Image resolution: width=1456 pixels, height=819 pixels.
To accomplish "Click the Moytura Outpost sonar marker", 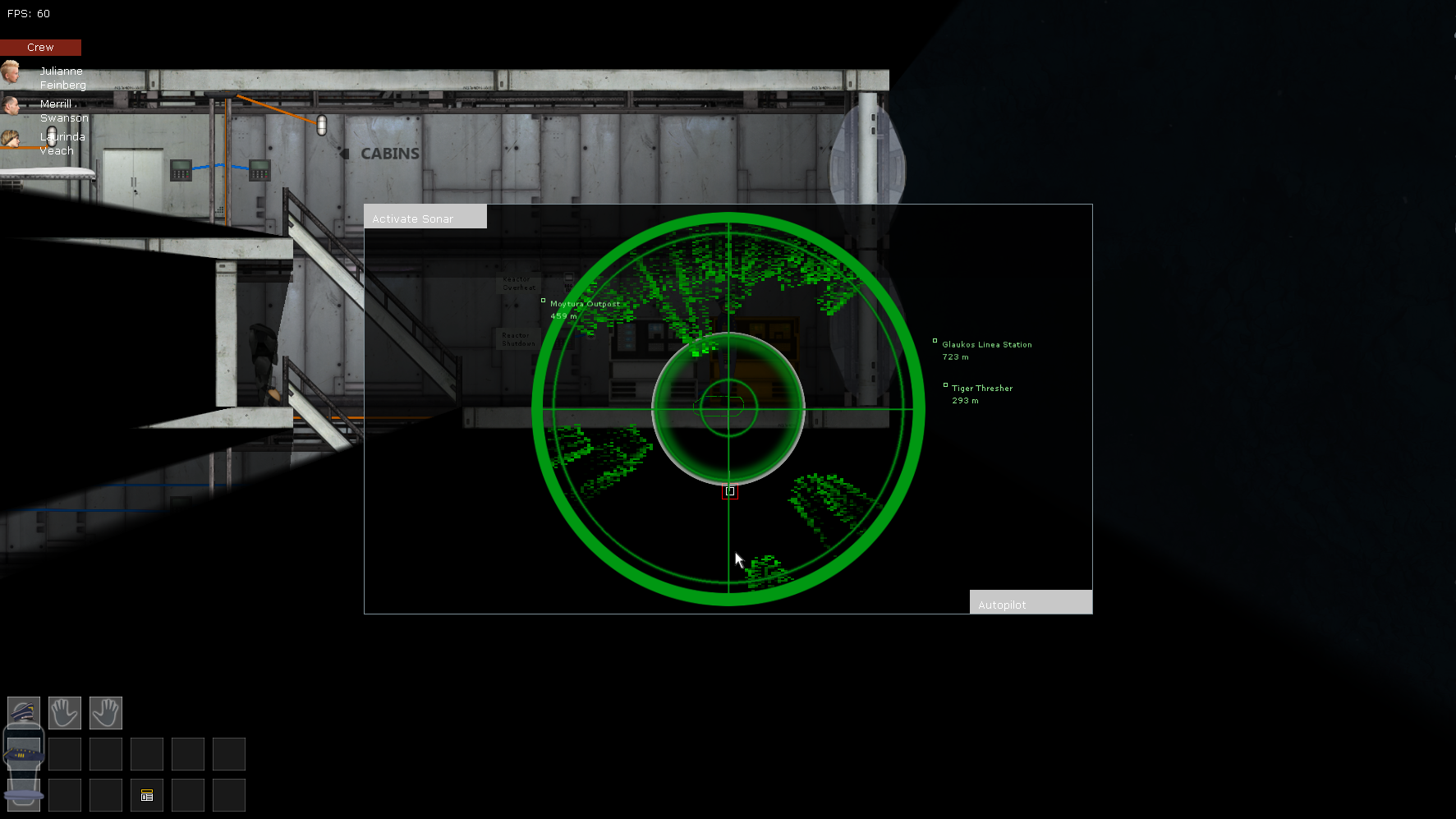I will pyautogui.click(x=542, y=301).
